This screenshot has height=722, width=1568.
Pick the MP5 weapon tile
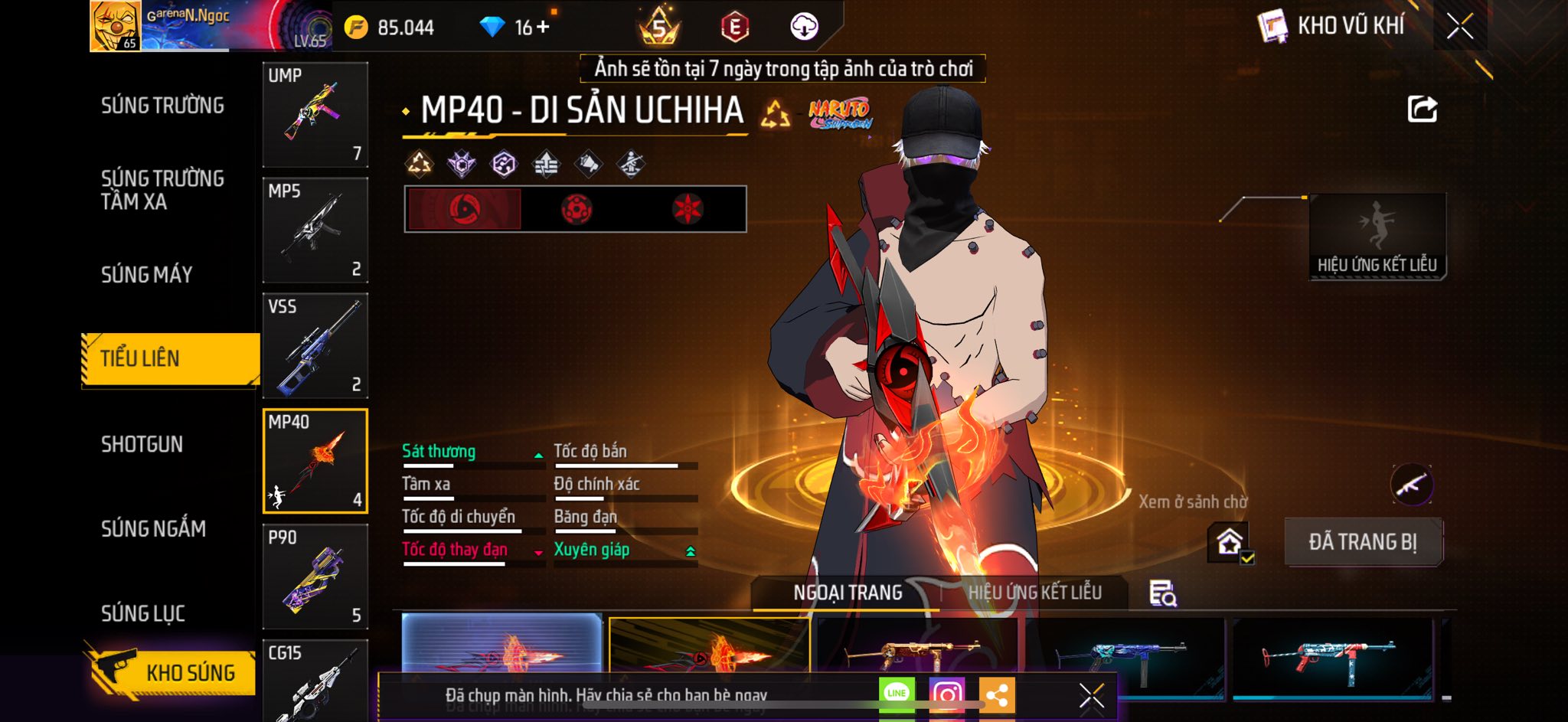315,230
